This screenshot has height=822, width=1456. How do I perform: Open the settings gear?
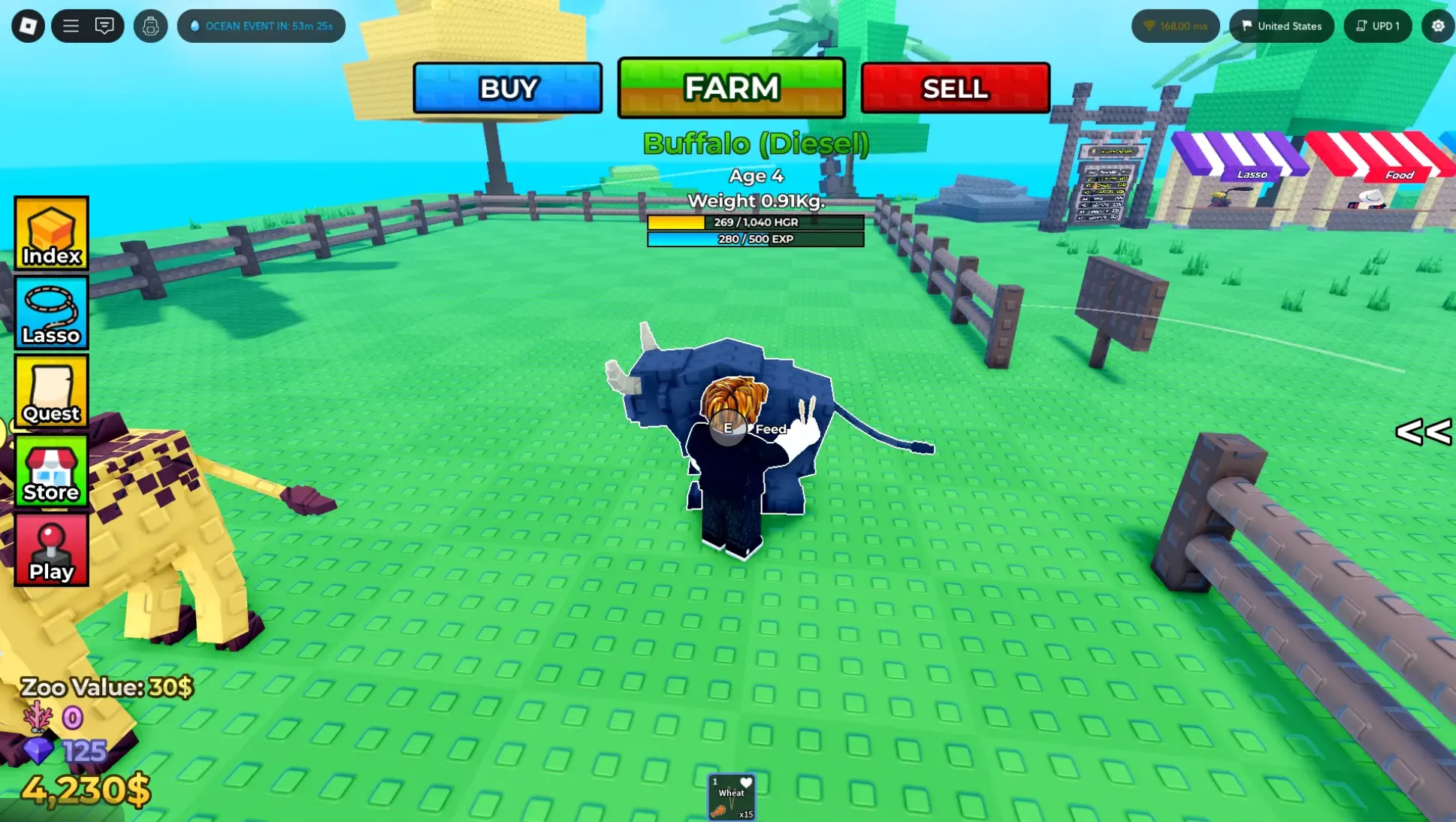click(1438, 26)
